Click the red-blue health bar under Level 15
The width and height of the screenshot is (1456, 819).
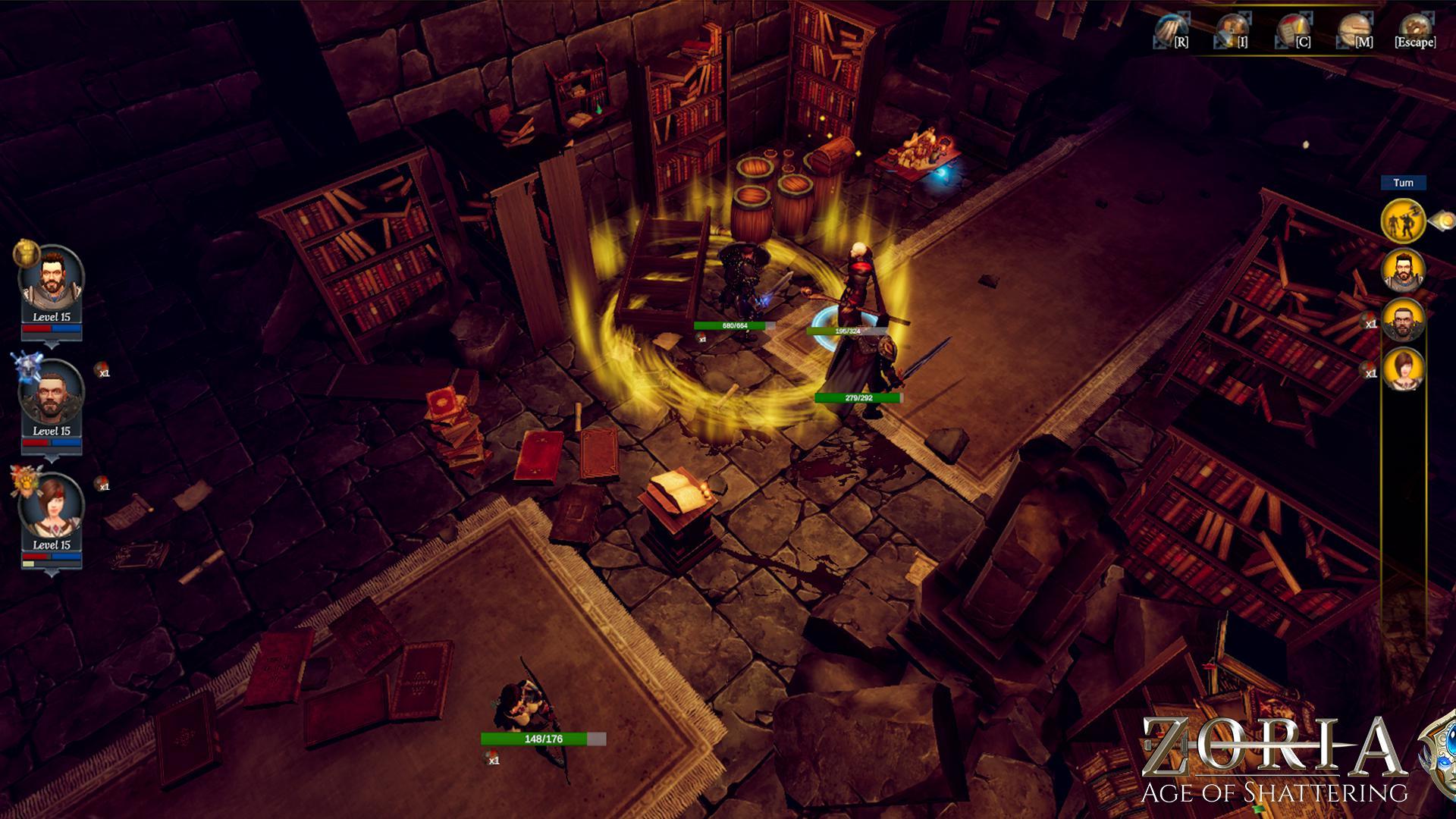pos(51,329)
